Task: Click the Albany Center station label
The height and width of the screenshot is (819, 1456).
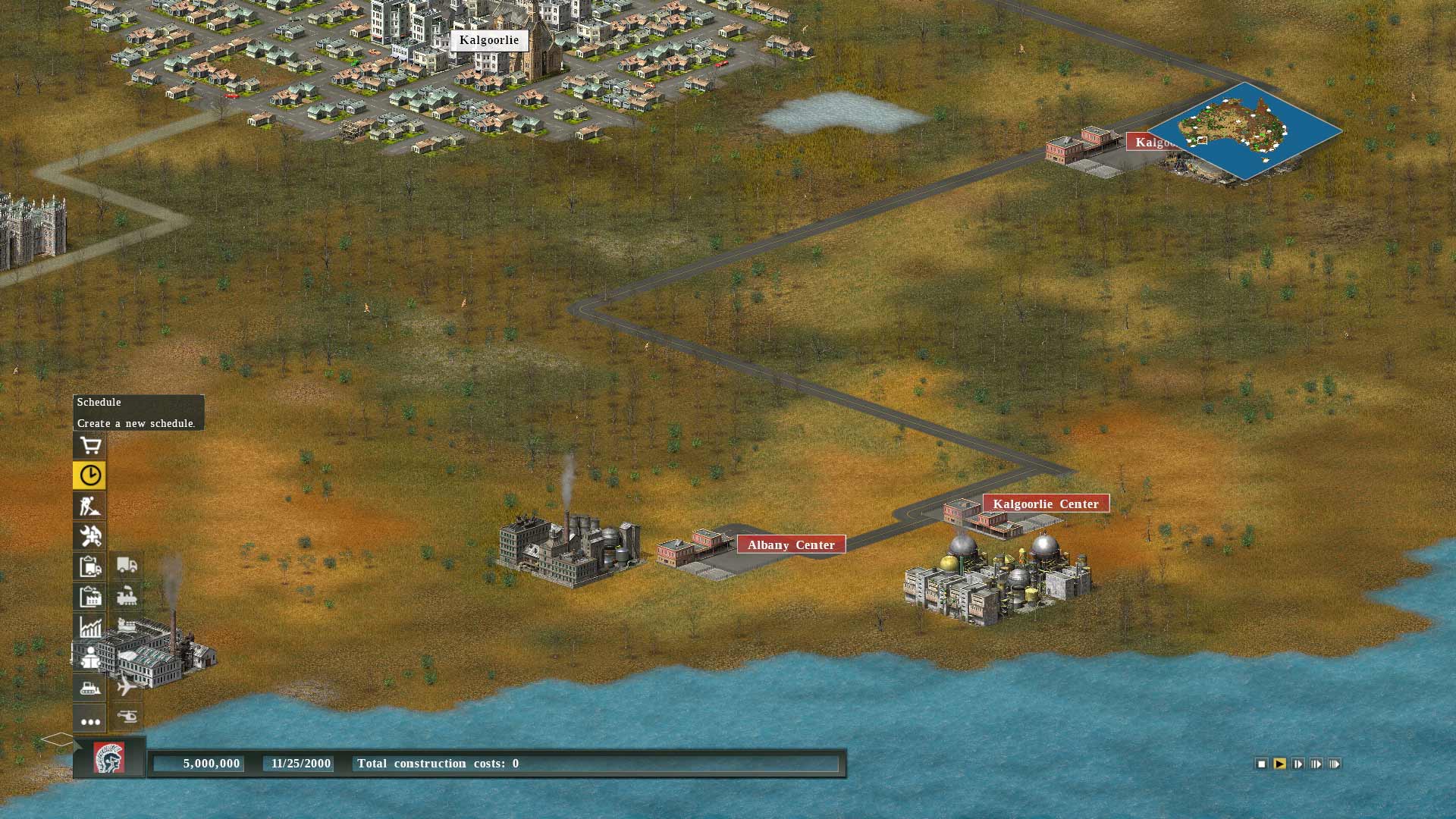Action: click(792, 544)
